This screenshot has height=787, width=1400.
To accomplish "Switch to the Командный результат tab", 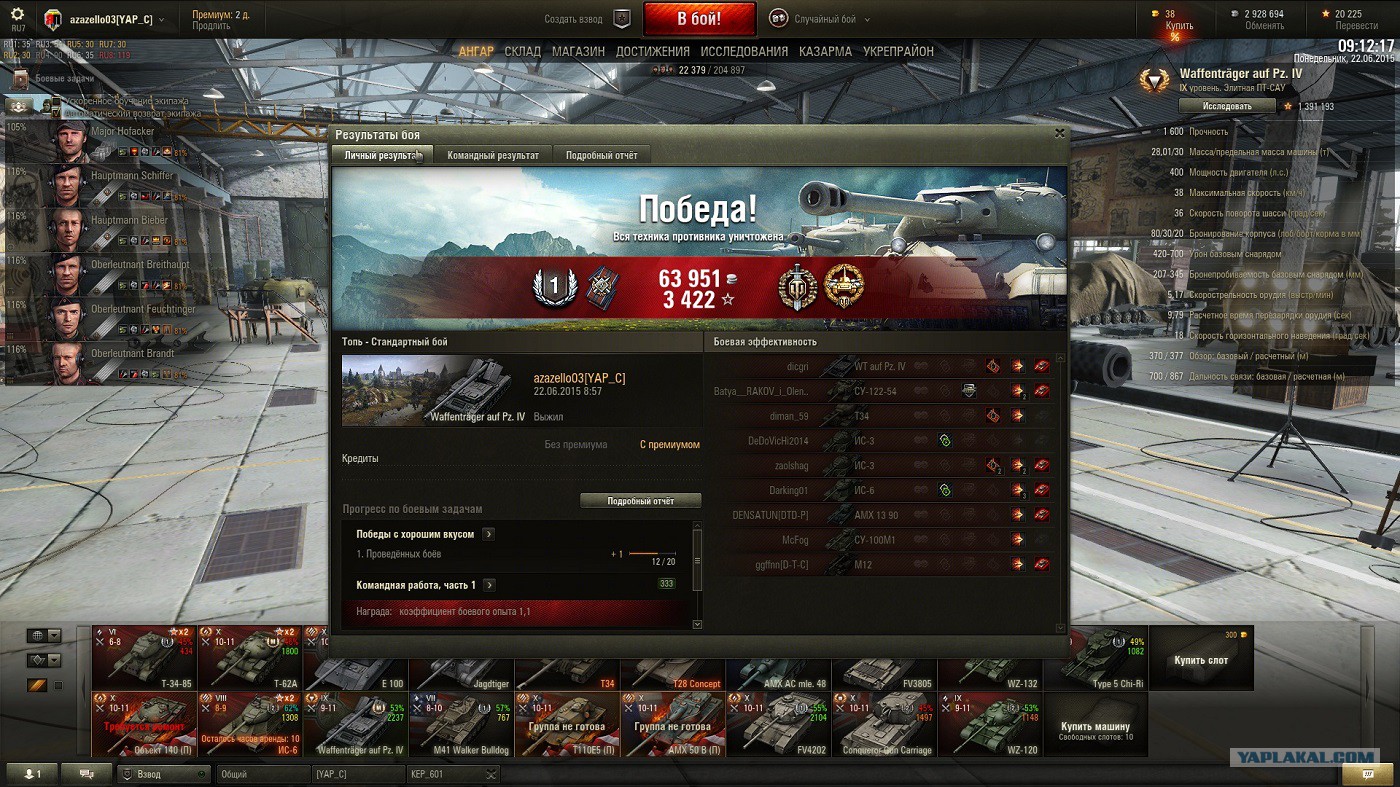I will coord(493,155).
